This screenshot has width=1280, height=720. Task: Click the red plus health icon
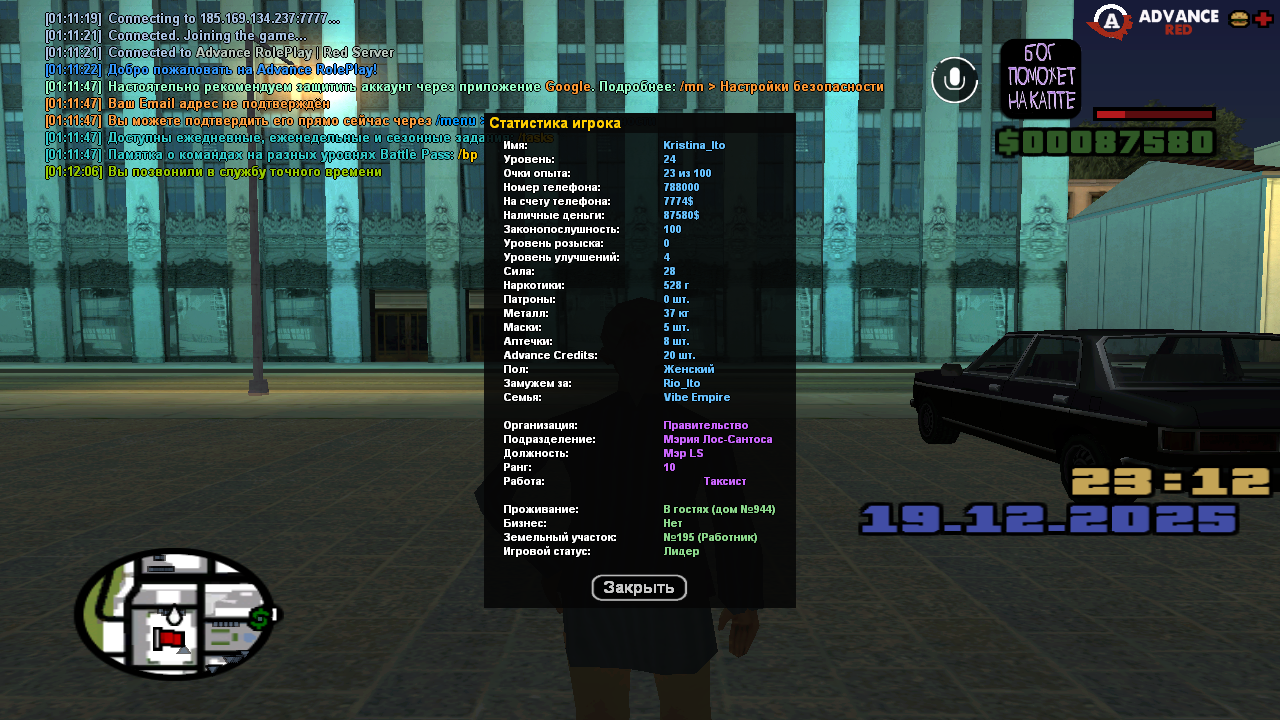1264,19
